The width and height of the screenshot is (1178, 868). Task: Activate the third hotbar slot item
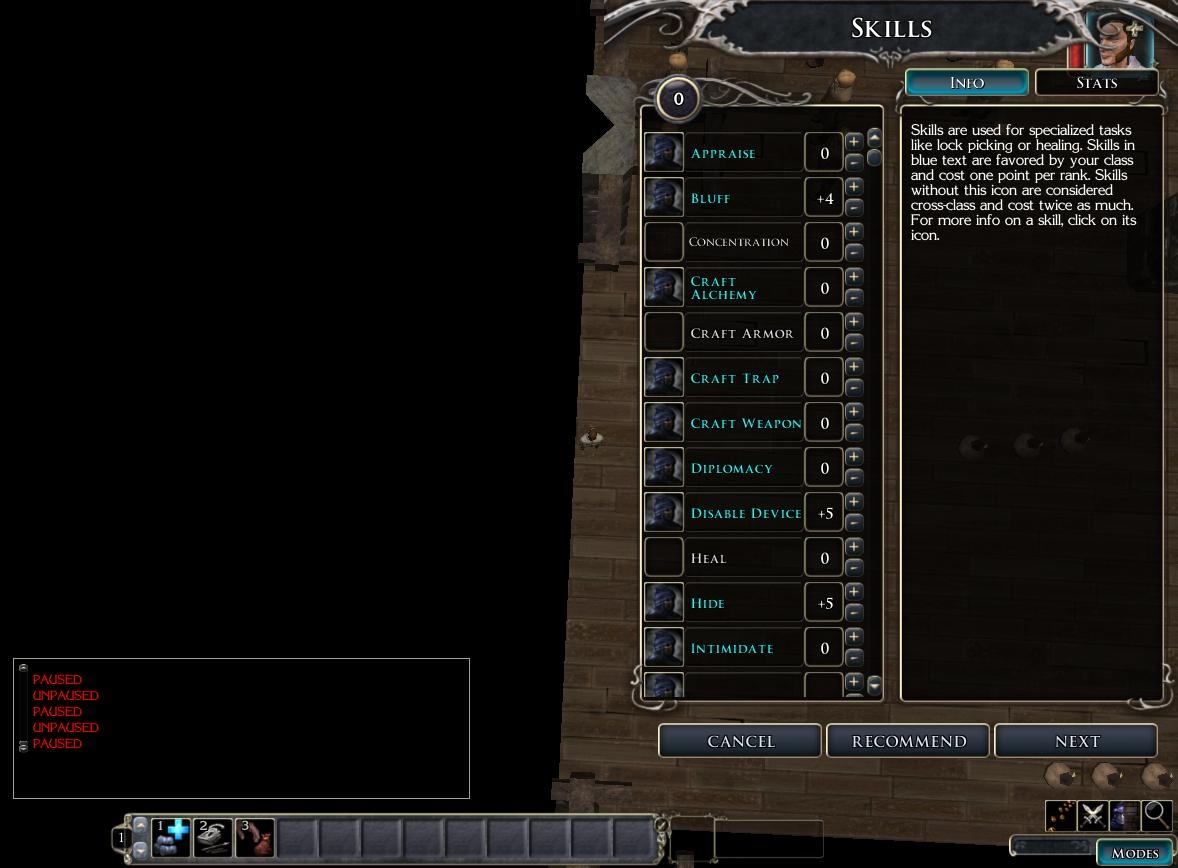click(x=255, y=837)
